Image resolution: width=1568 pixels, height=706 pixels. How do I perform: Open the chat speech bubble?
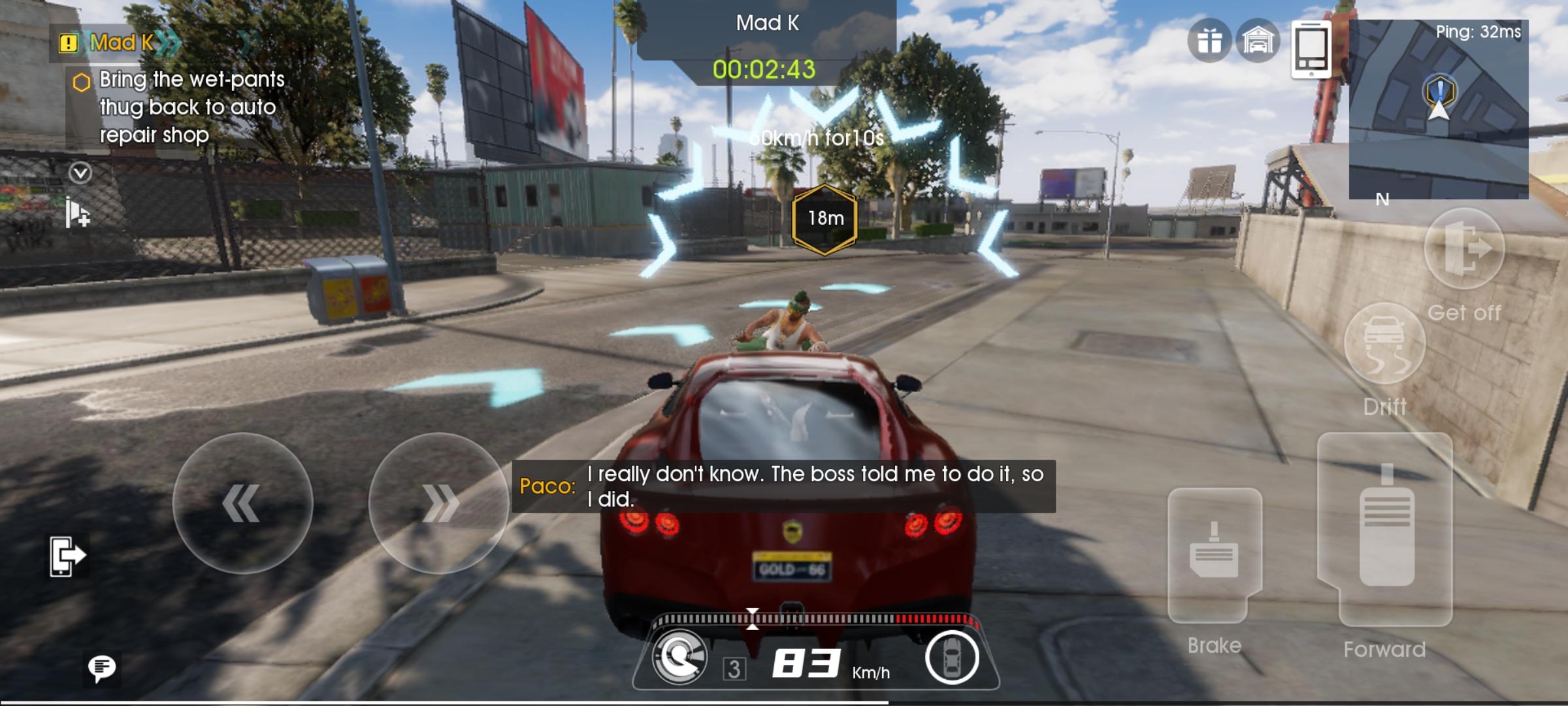(101, 667)
